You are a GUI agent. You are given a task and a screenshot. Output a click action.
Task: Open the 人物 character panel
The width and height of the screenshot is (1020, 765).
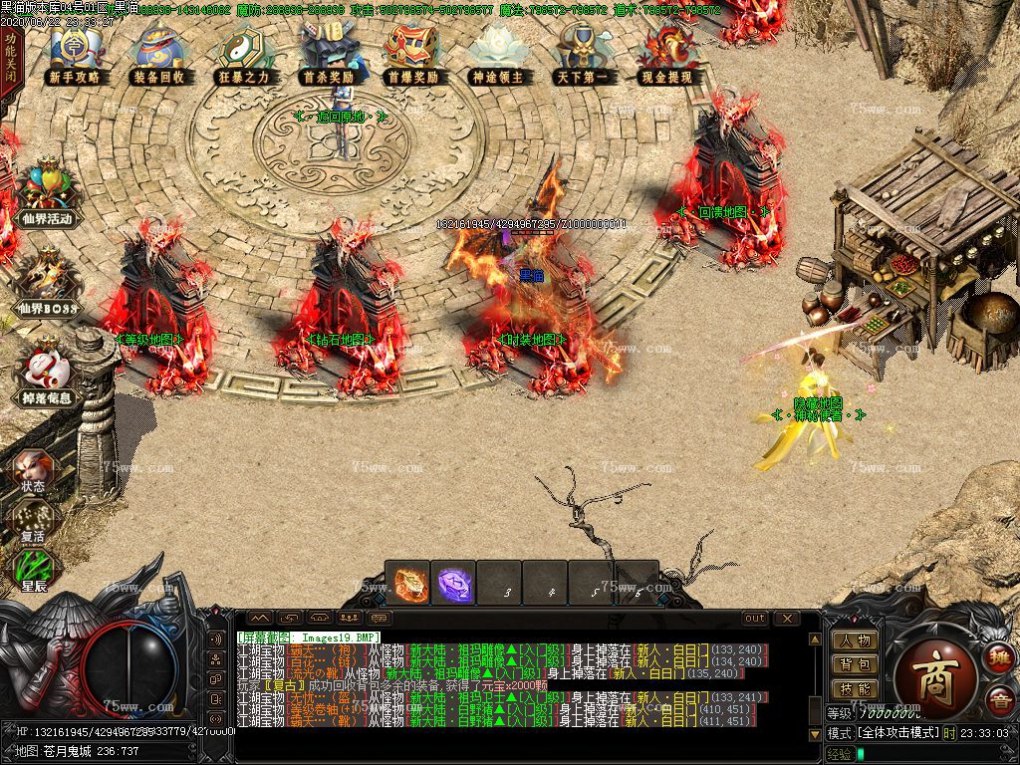click(854, 640)
